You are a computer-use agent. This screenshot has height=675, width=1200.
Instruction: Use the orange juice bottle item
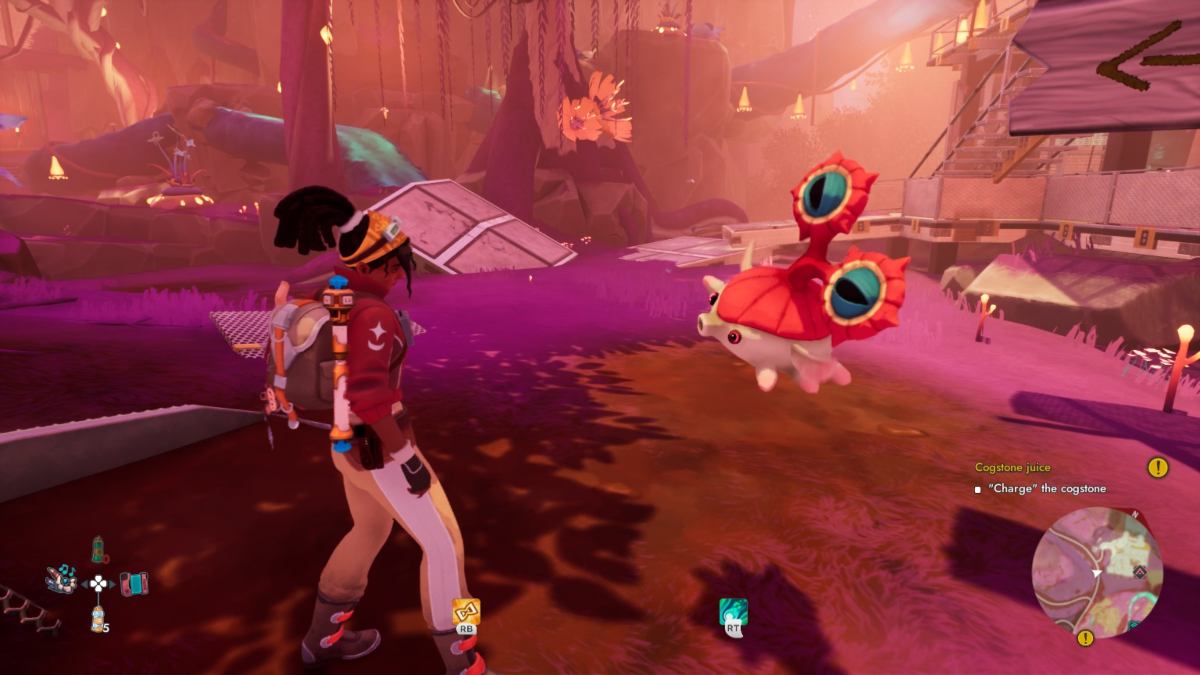pyautogui.click(x=98, y=619)
